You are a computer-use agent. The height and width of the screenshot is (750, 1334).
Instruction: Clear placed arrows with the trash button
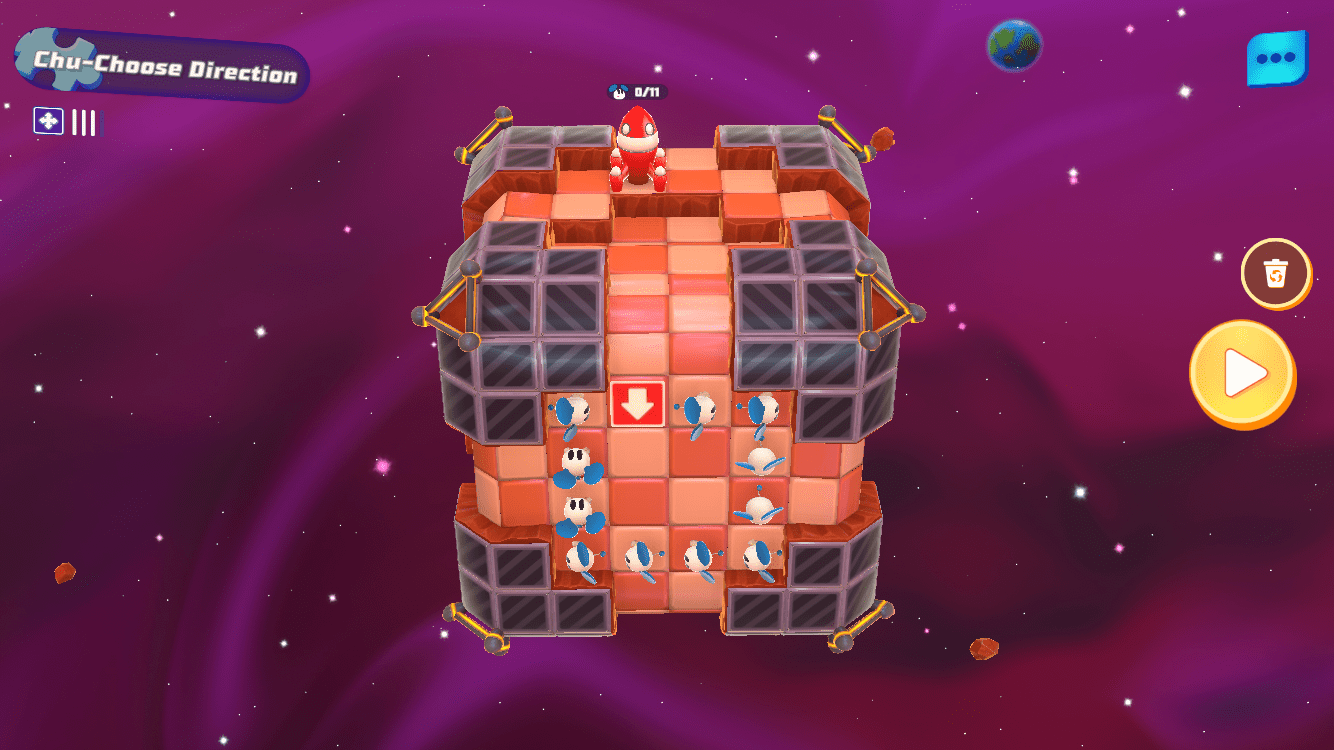pyautogui.click(x=1275, y=273)
